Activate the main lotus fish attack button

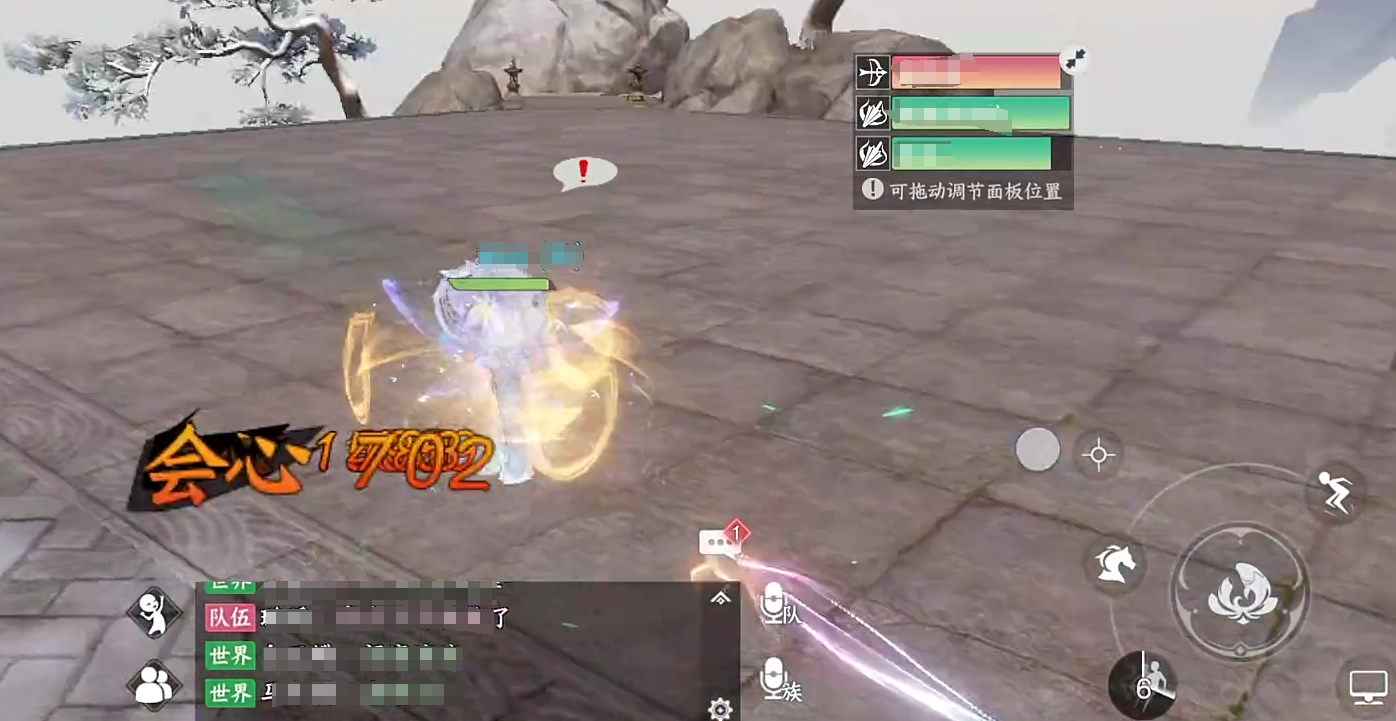1240,591
